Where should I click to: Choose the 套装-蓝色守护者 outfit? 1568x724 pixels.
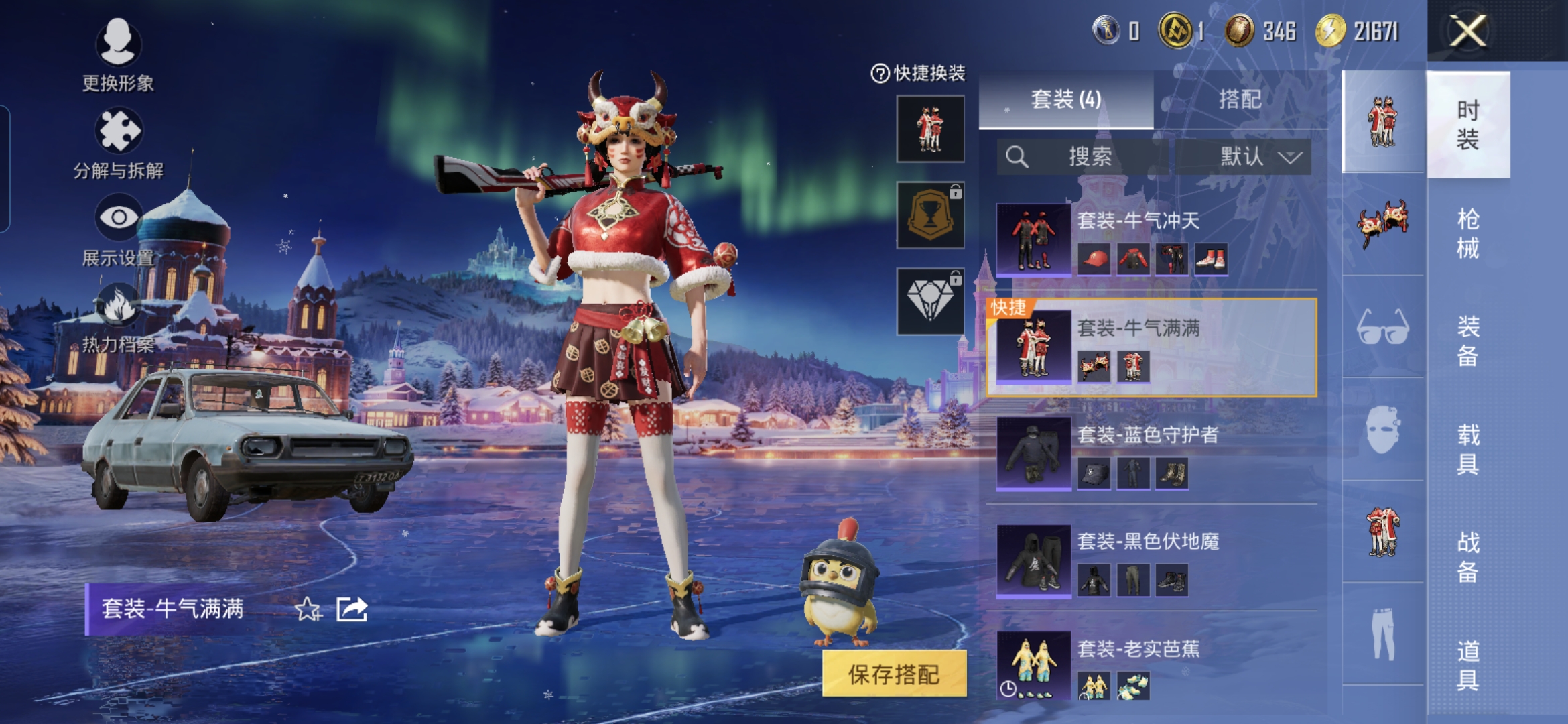(x=1153, y=454)
